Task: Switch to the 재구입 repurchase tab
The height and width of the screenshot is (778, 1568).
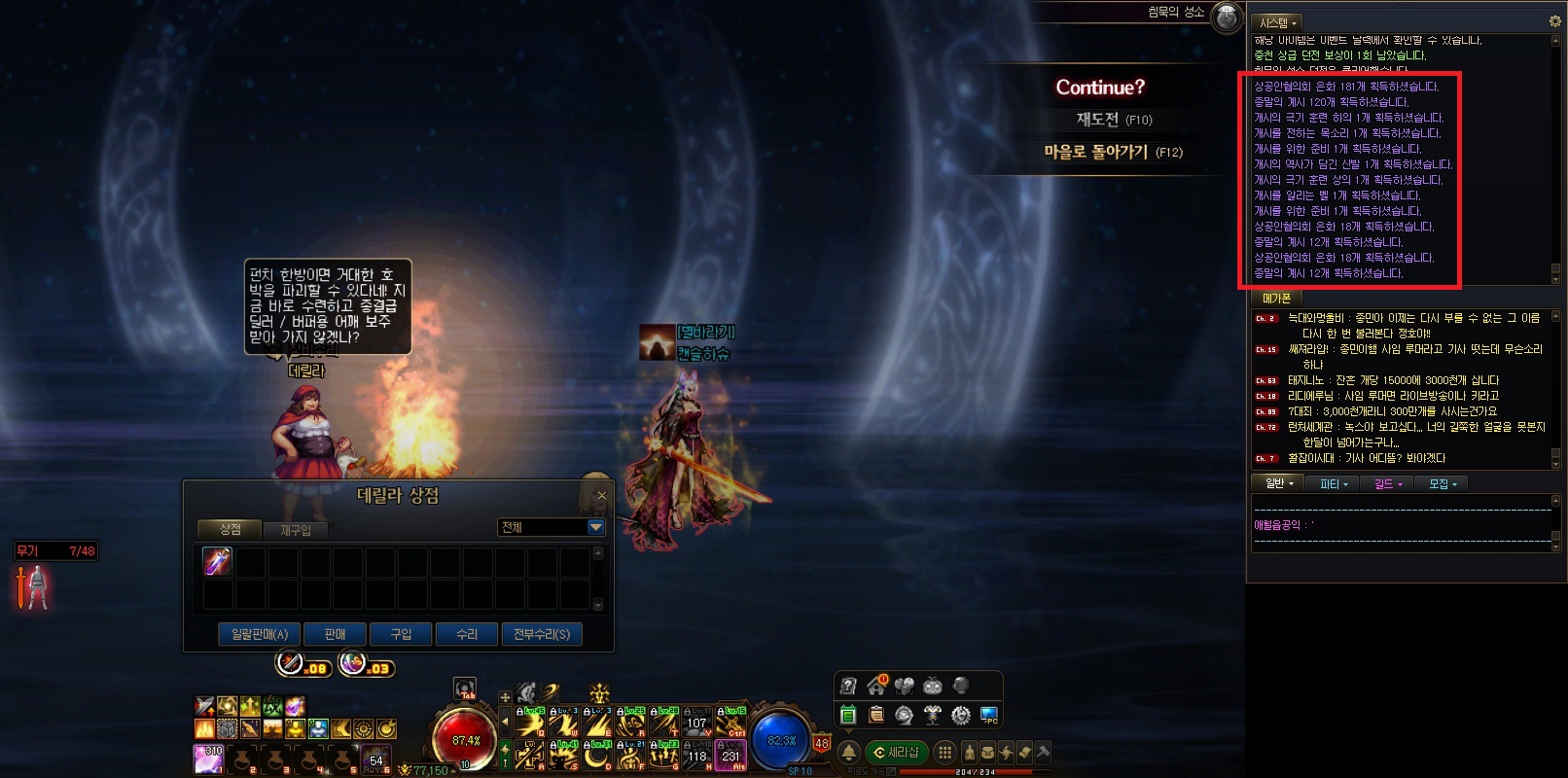Action: coord(296,530)
